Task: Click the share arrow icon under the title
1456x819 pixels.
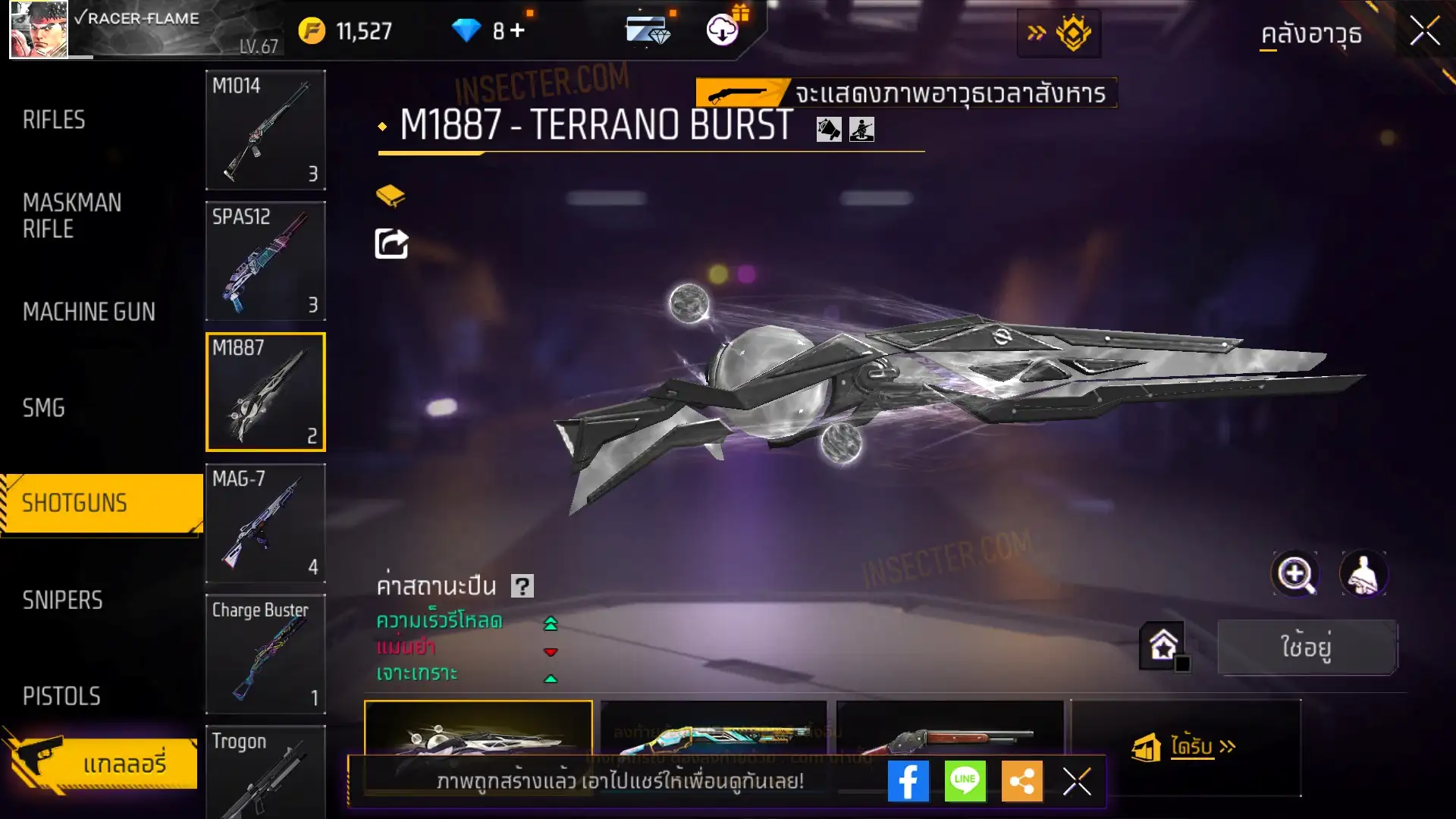Action: click(x=391, y=244)
